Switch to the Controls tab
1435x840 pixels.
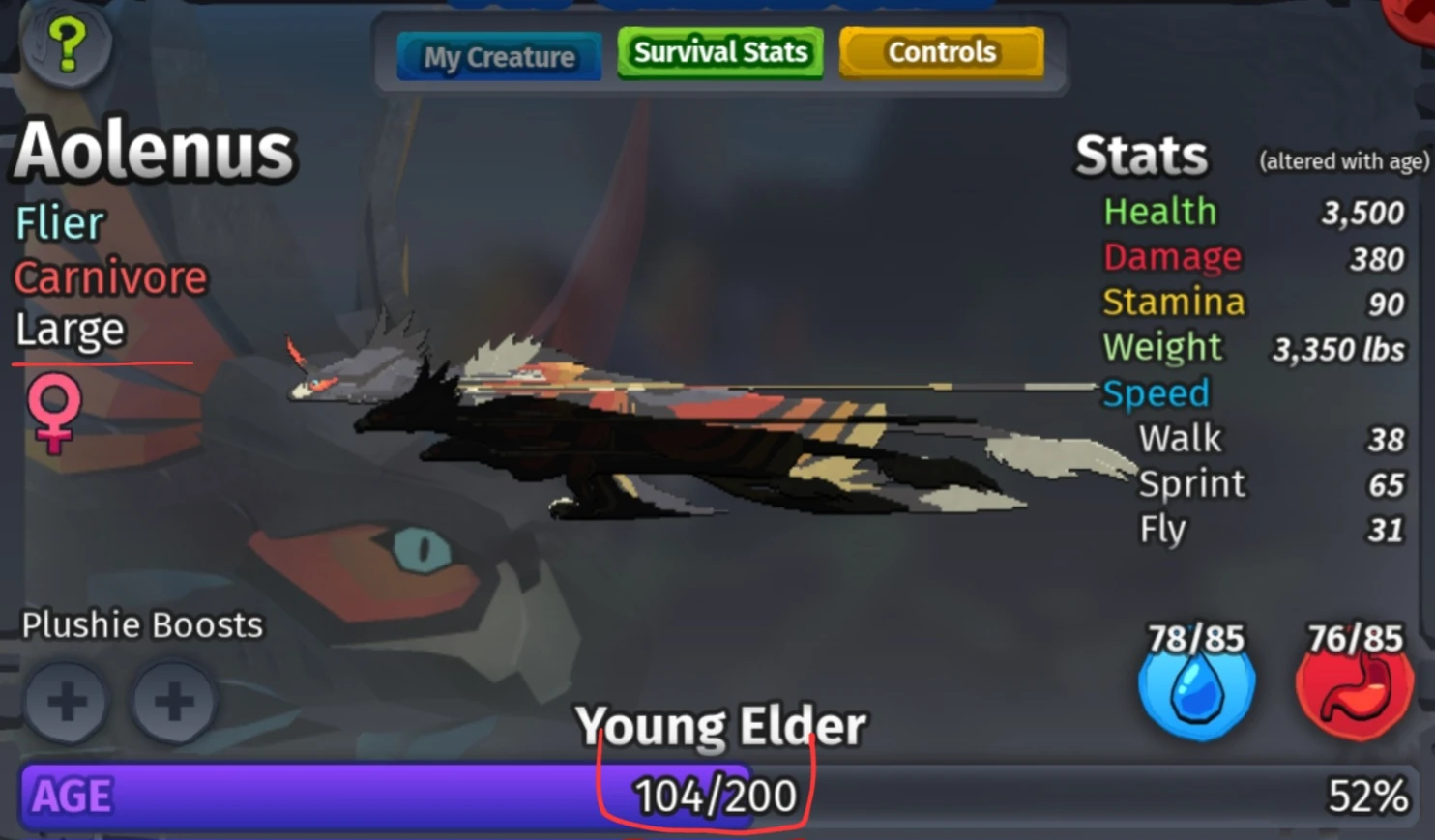[941, 51]
